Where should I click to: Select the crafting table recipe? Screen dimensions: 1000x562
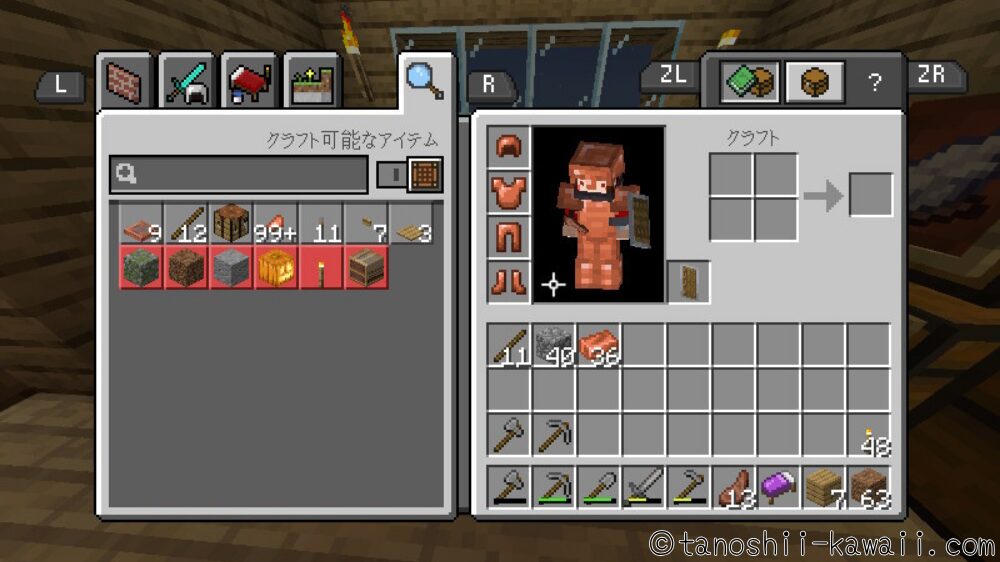click(231, 224)
